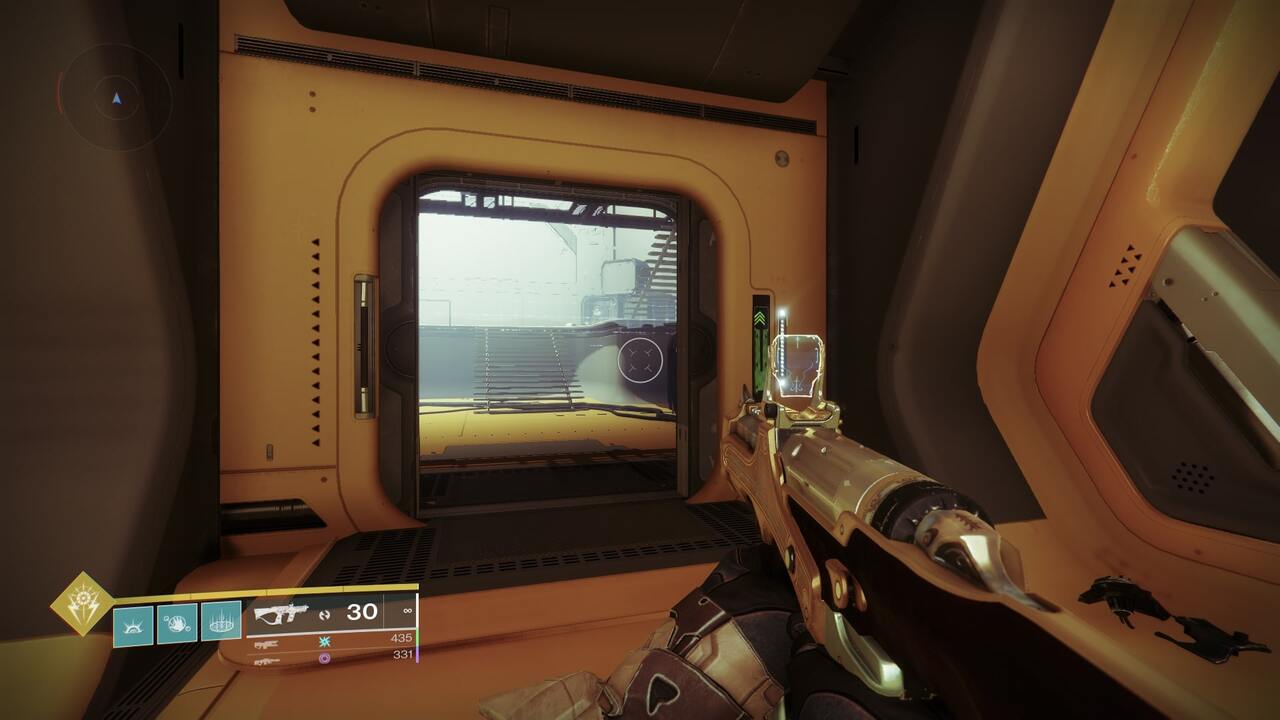The image size is (1280, 720).
Task: Click the power ammo count showing 331
Action: (403, 654)
